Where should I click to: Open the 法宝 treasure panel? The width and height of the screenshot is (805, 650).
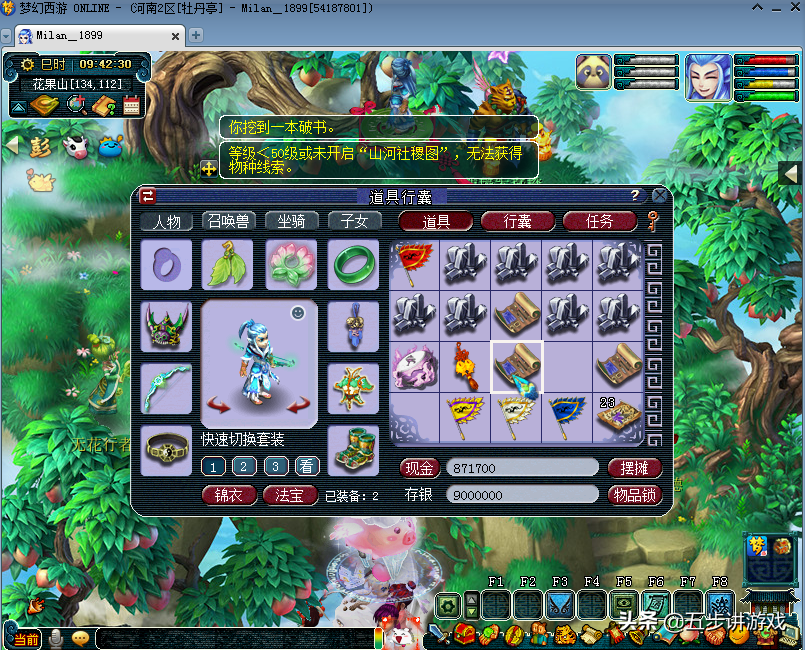coord(290,495)
